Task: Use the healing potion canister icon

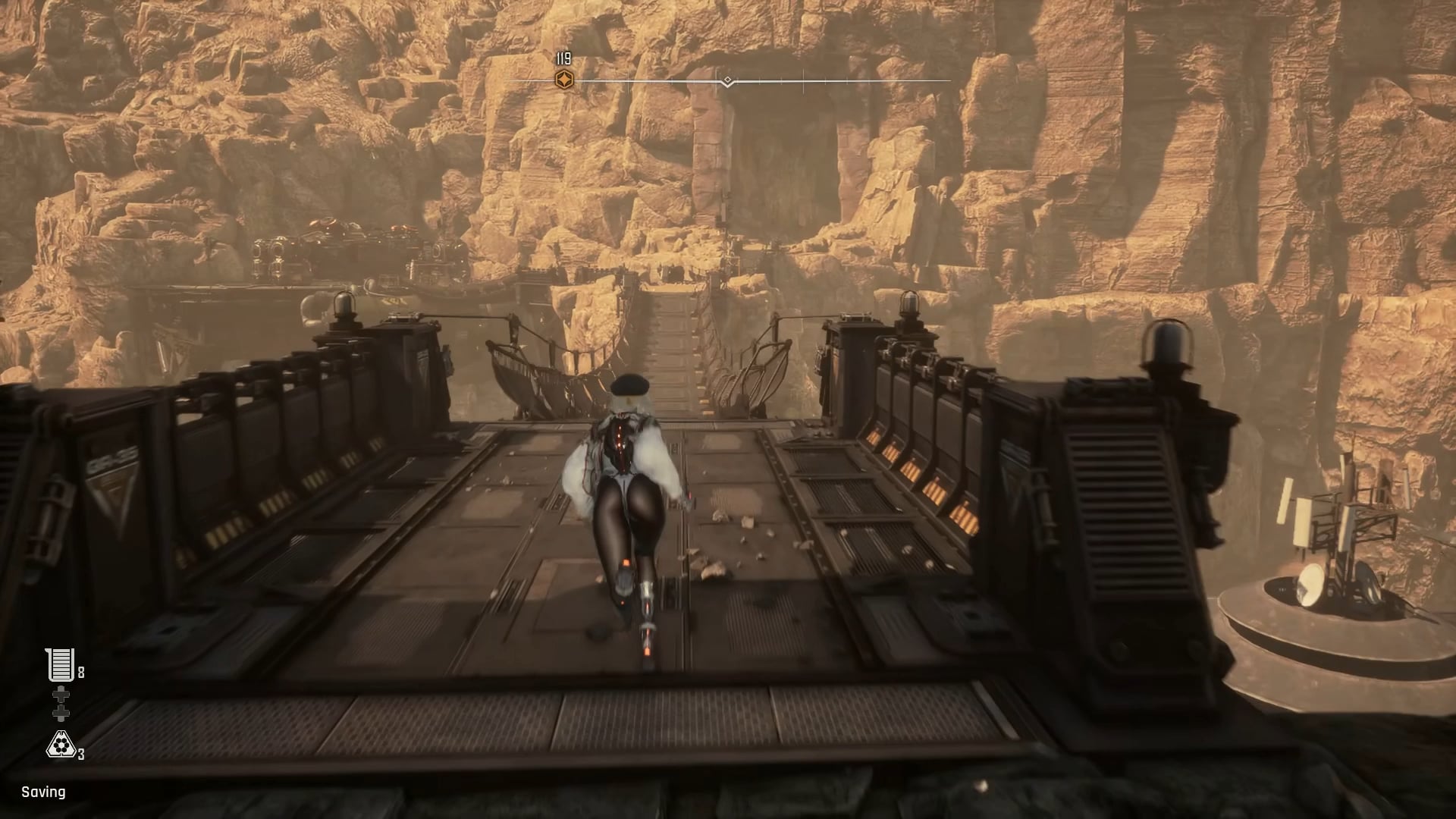Action: 59,665
